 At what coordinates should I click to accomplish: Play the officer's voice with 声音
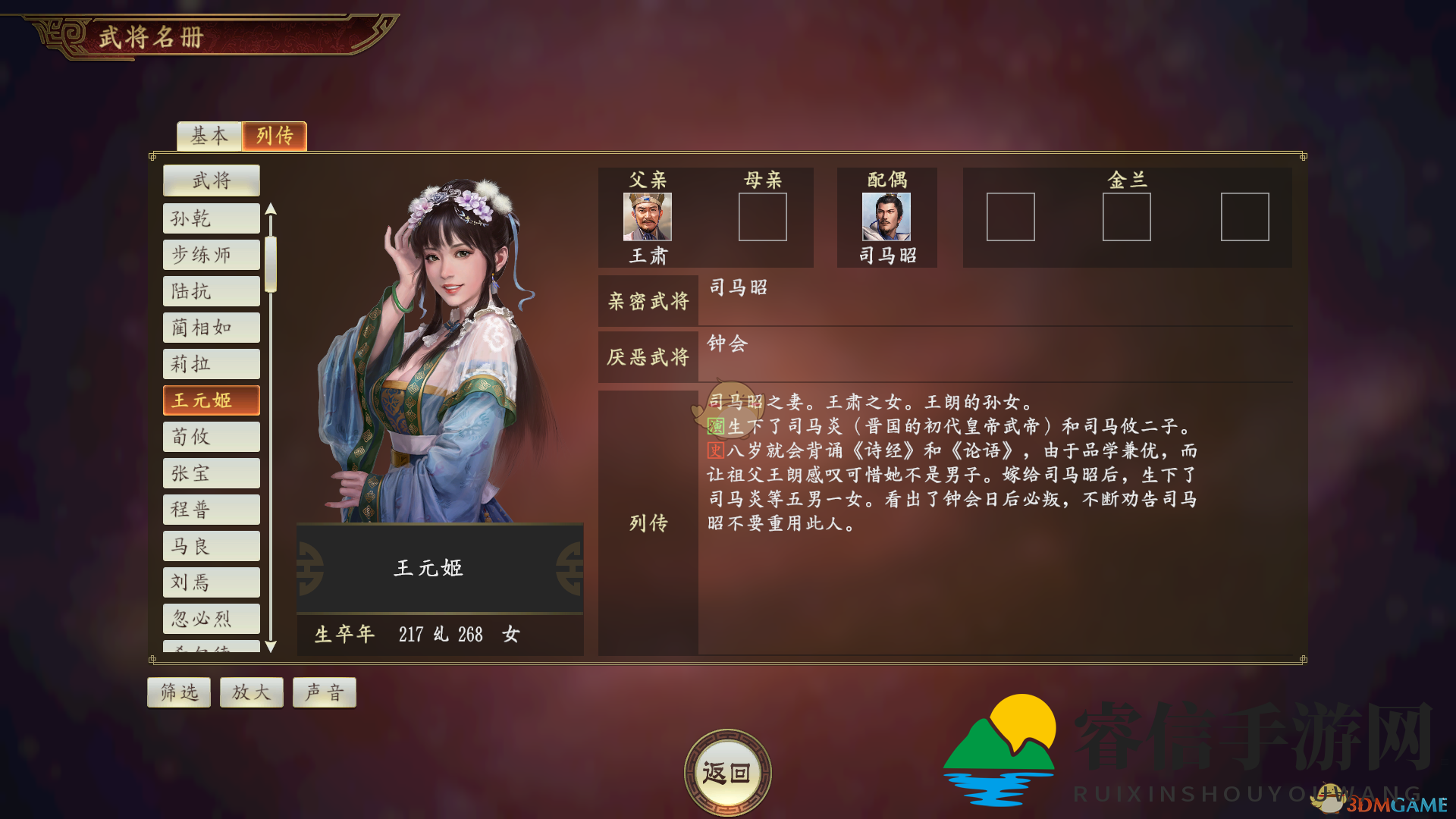325,692
